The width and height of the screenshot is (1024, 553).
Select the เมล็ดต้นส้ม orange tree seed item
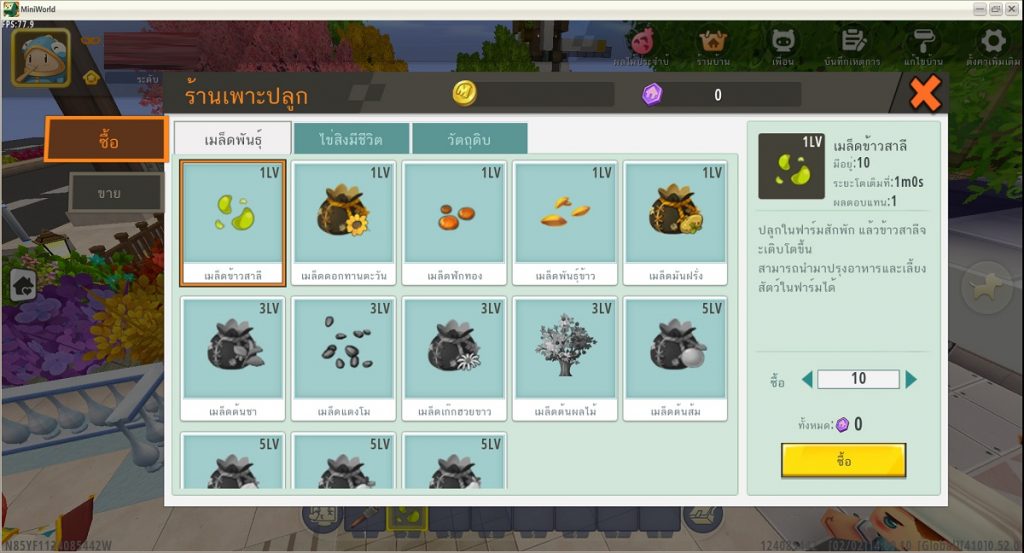pos(674,357)
